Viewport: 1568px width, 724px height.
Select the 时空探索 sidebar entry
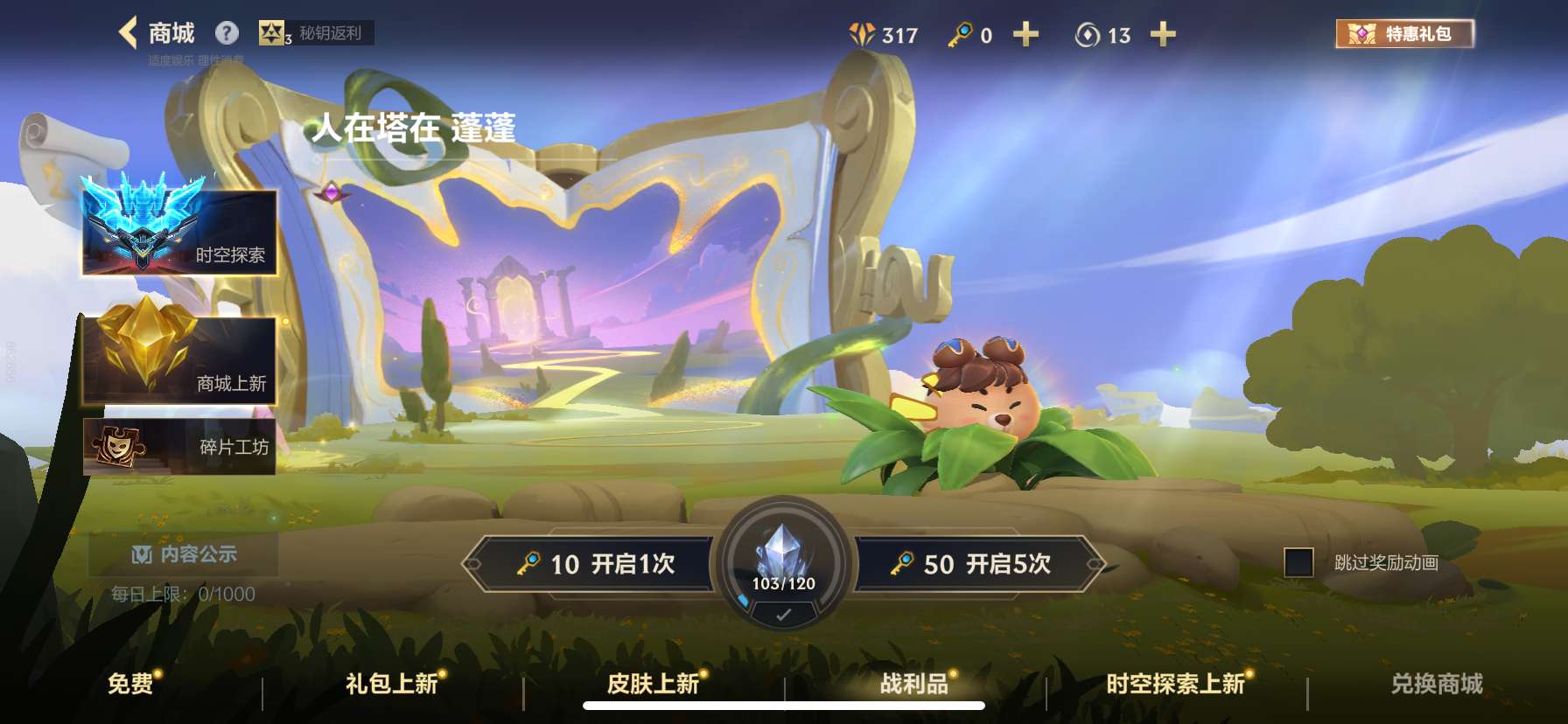[x=178, y=234]
